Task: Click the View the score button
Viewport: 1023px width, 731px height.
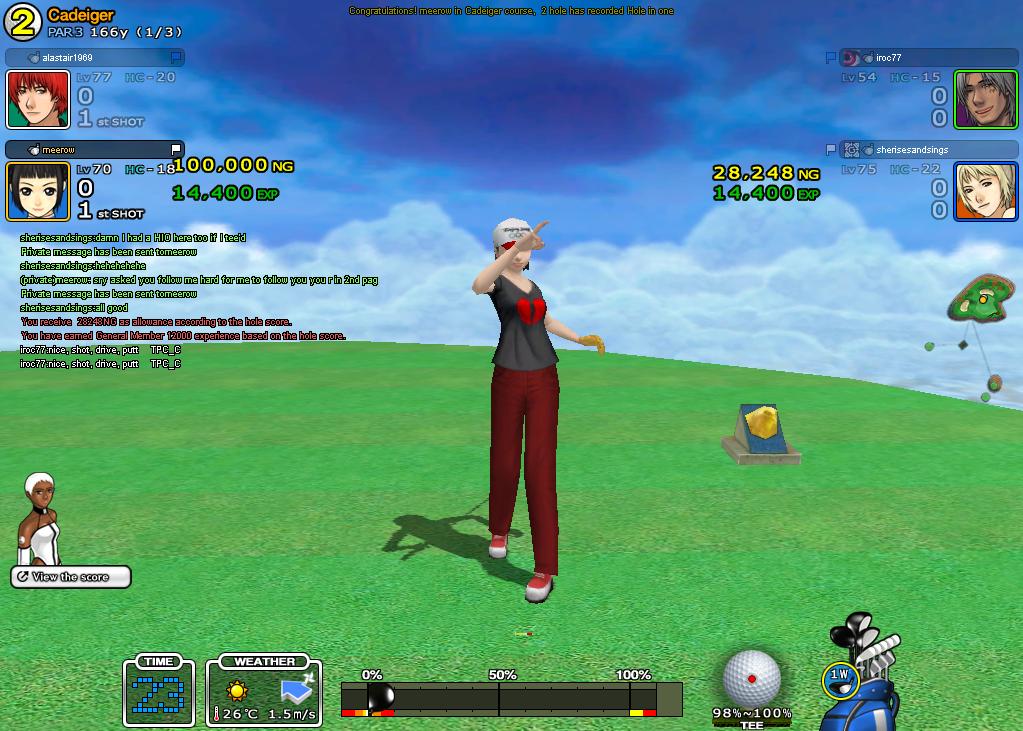Action: tap(70, 577)
